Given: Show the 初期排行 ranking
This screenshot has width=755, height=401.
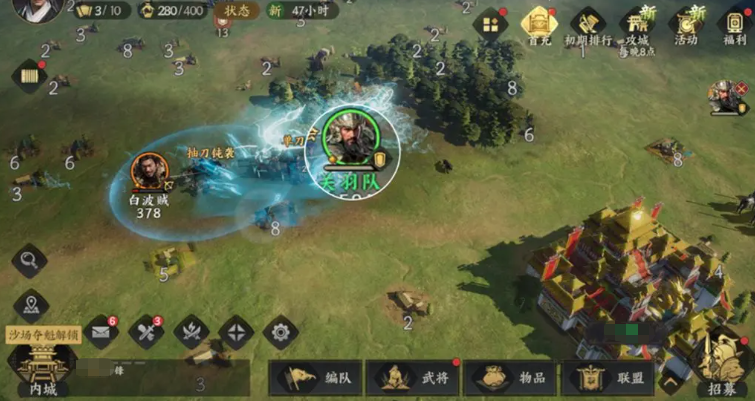Looking at the screenshot, I should [588, 25].
